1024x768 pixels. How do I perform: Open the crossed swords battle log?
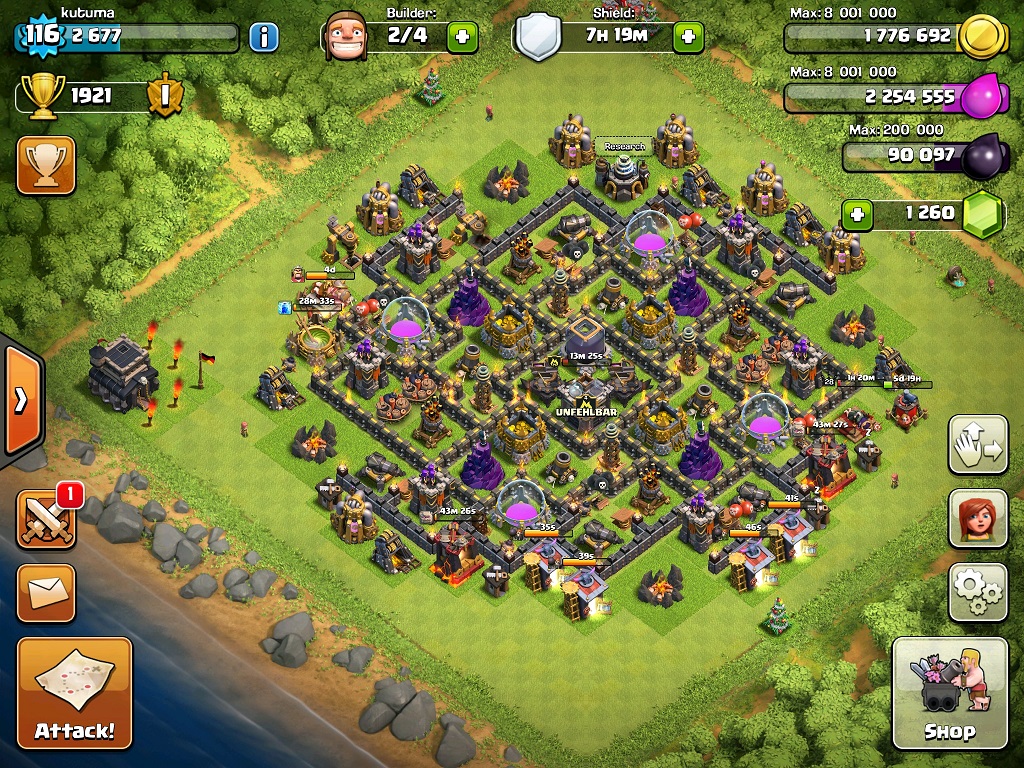(x=46, y=519)
